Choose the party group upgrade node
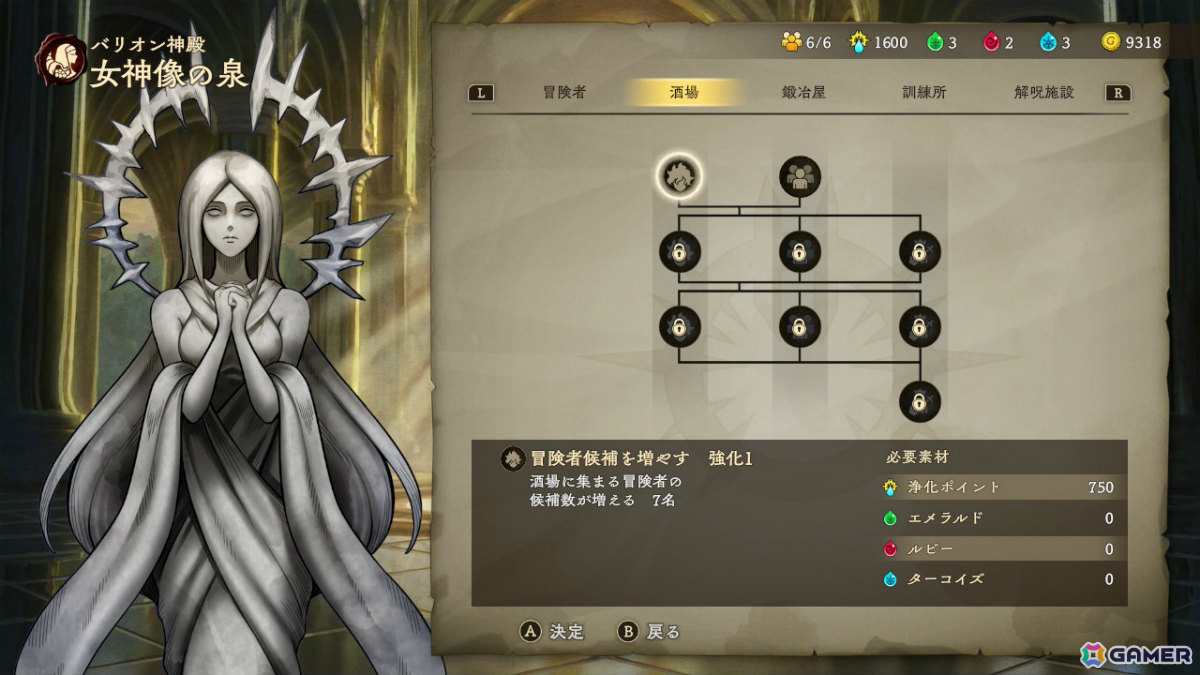 point(800,177)
